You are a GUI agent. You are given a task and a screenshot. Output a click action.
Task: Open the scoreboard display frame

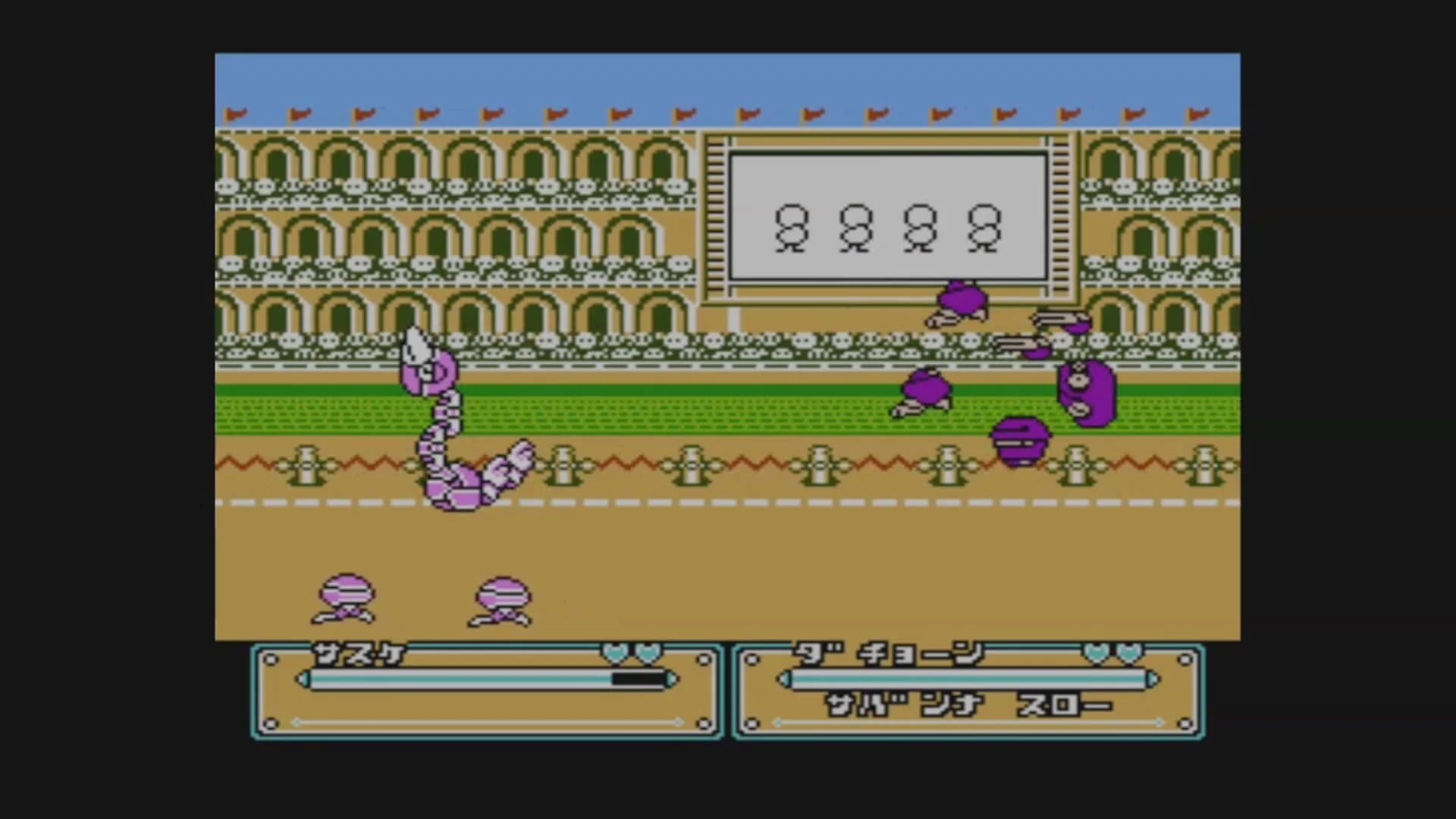coord(887,220)
